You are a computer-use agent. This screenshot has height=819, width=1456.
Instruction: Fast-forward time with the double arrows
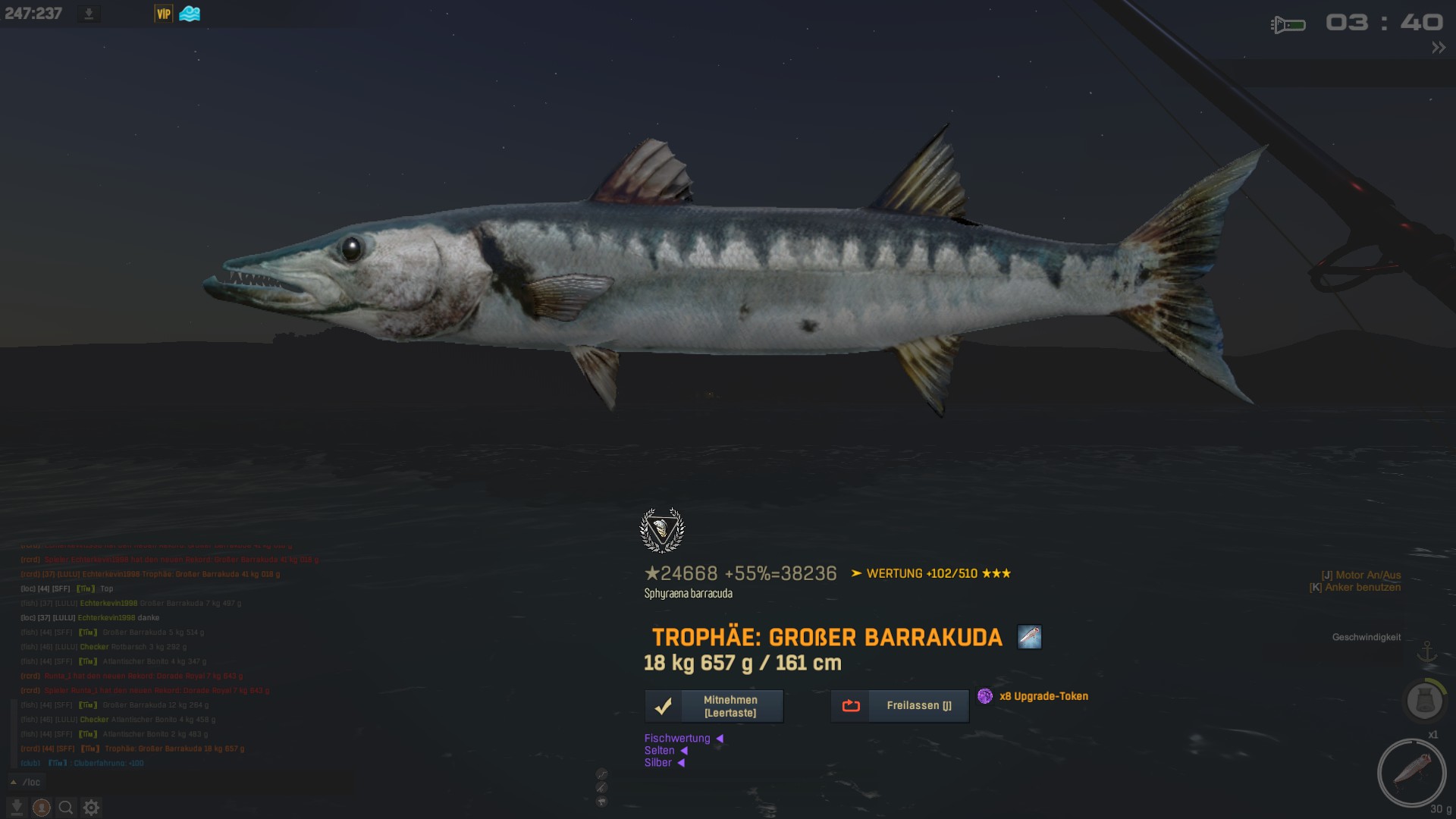pyautogui.click(x=1438, y=48)
